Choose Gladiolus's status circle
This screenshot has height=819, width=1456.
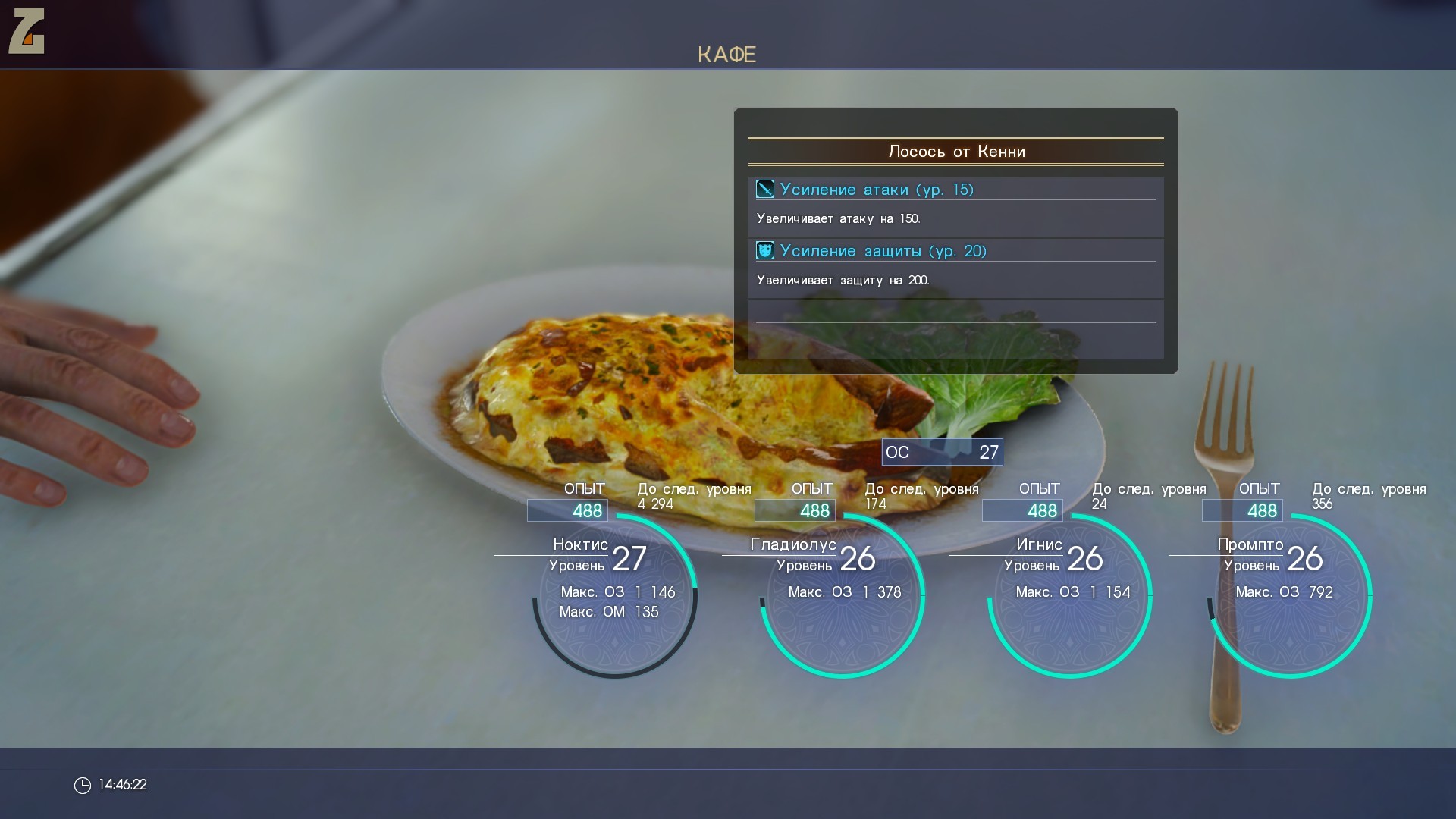[x=843, y=596]
